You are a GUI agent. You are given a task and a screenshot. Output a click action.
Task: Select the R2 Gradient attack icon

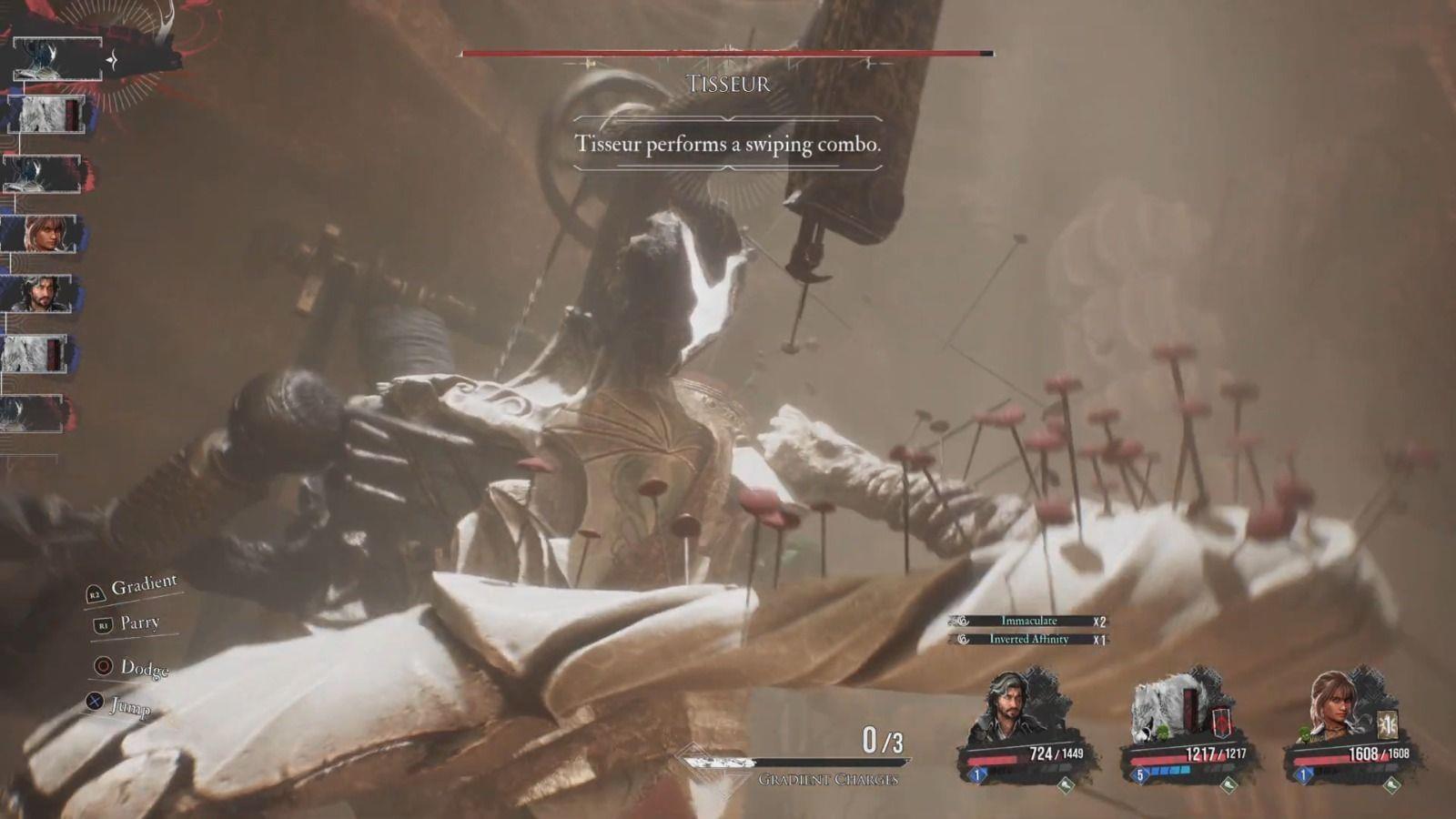(x=96, y=593)
